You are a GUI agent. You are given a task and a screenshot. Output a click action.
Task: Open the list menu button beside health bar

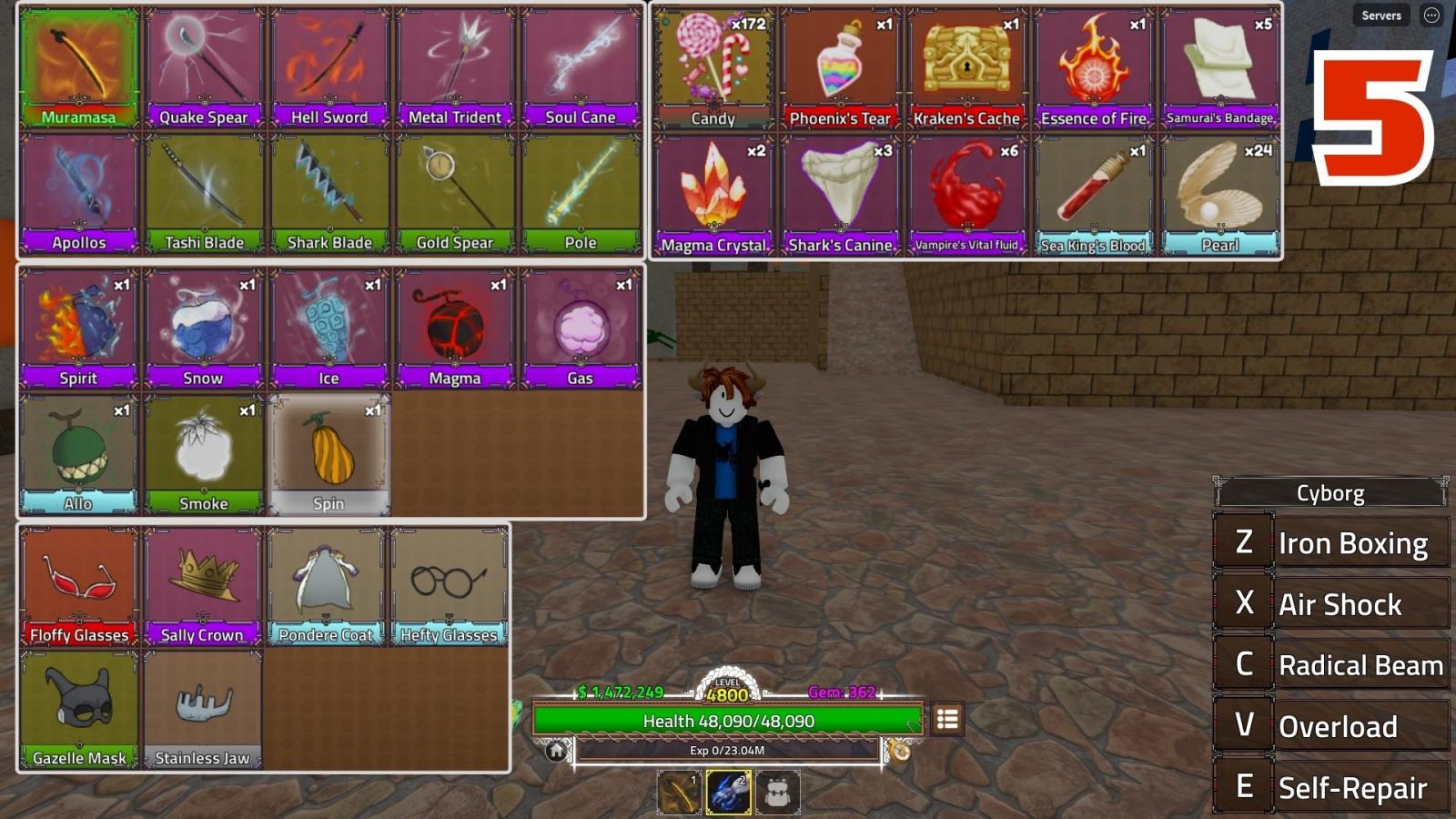[947, 720]
